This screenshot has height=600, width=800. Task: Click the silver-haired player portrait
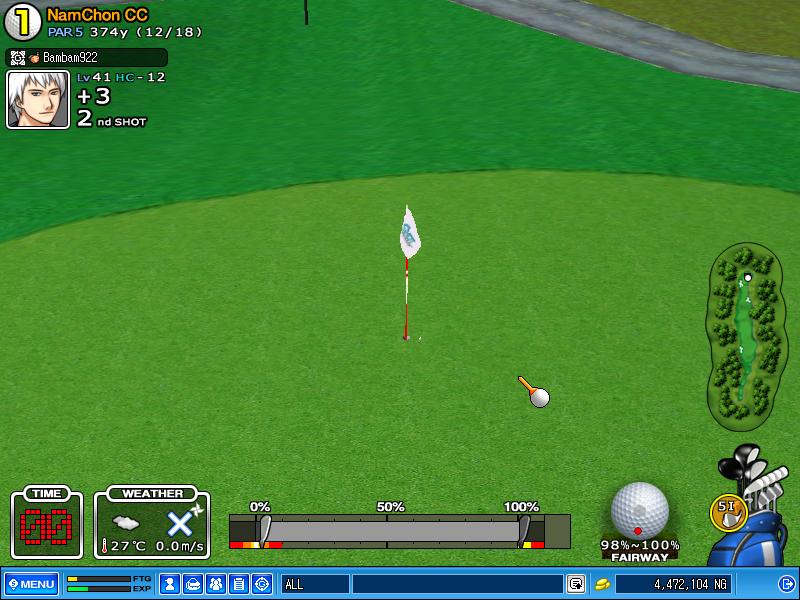(x=38, y=100)
